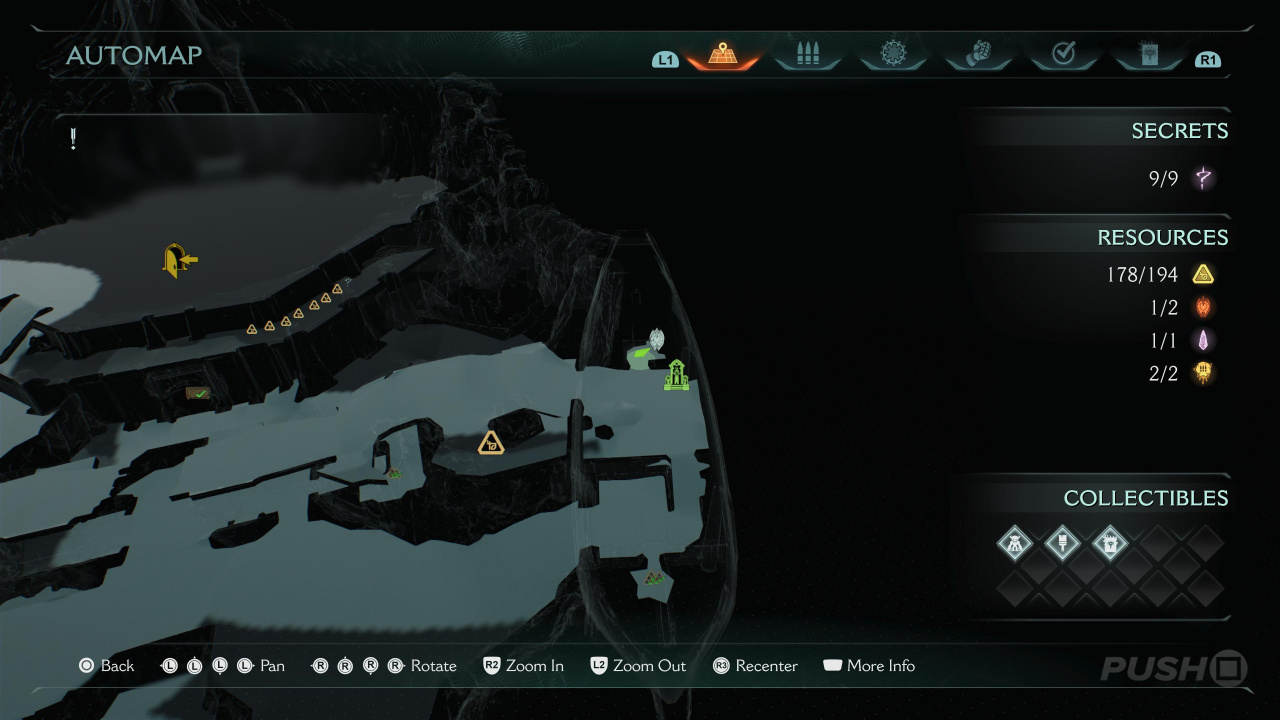This screenshot has height=720, width=1280.
Task: Open the spiked gear Runes tab
Action: tap(893, 55)
